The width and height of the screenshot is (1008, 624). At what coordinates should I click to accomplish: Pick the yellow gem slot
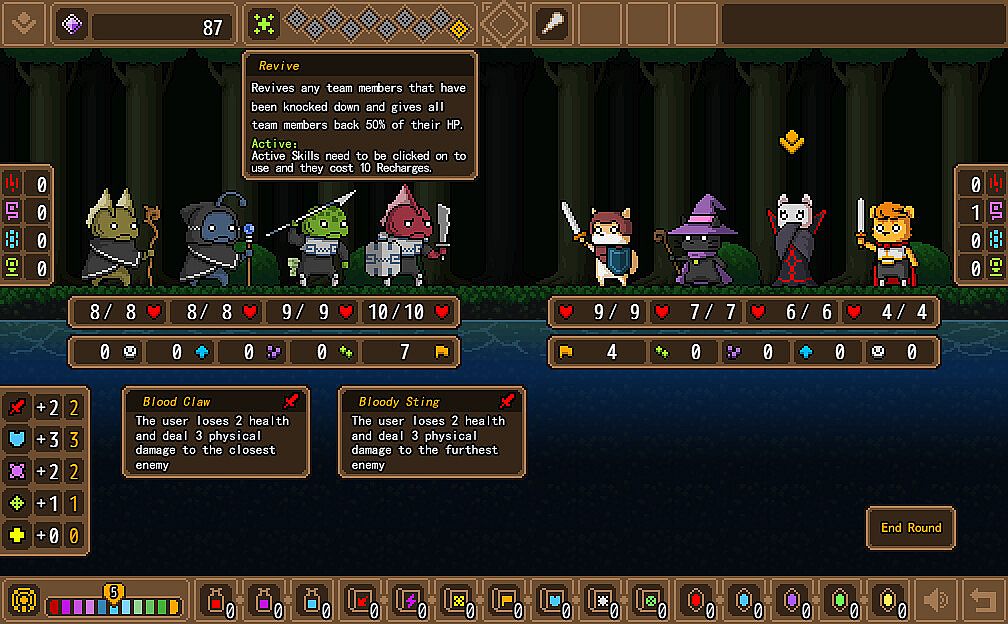click(888, 600)
